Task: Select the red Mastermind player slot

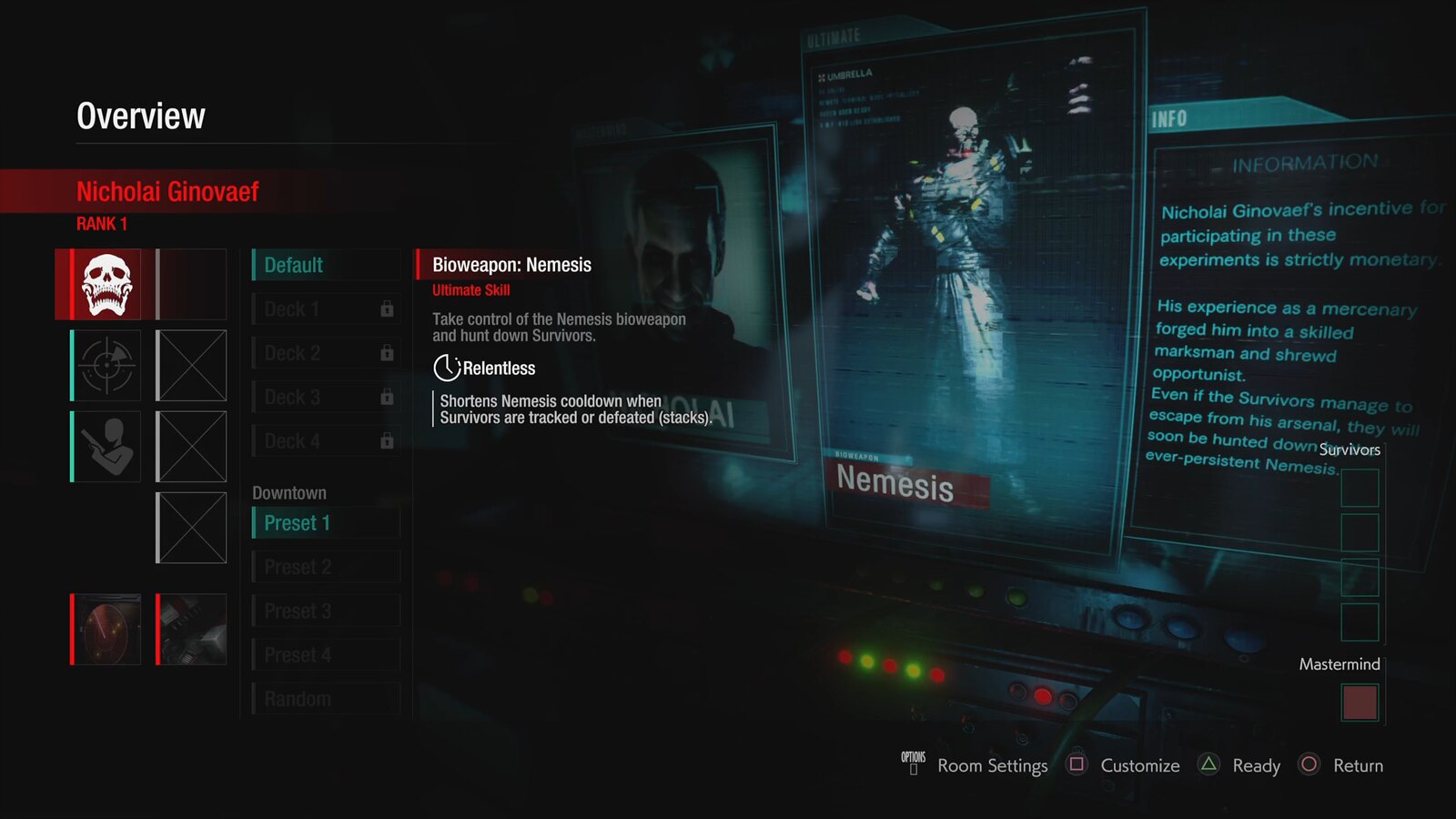Action: pos(1360,703)
